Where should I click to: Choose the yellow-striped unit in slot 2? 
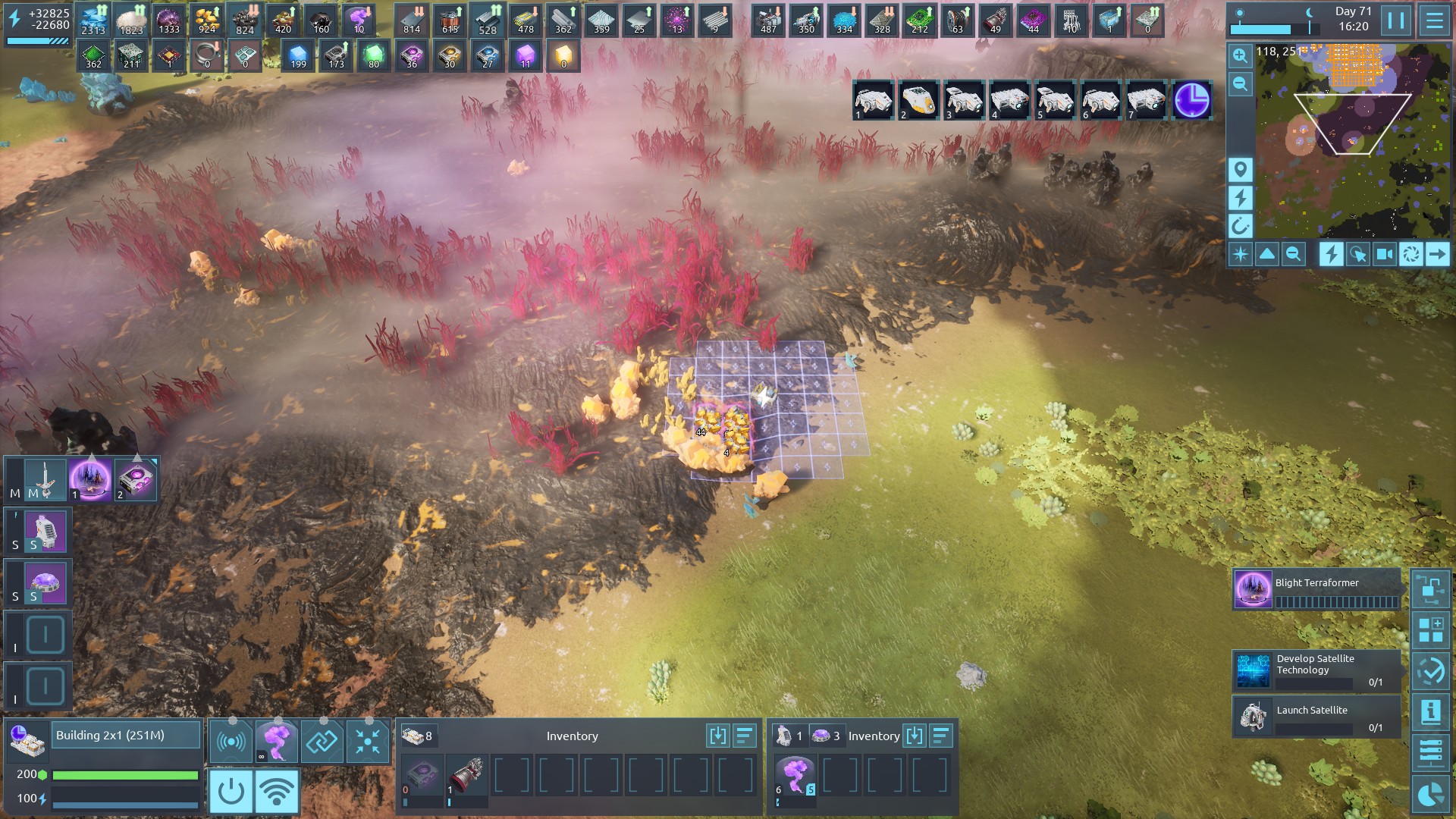click(918, 100)
